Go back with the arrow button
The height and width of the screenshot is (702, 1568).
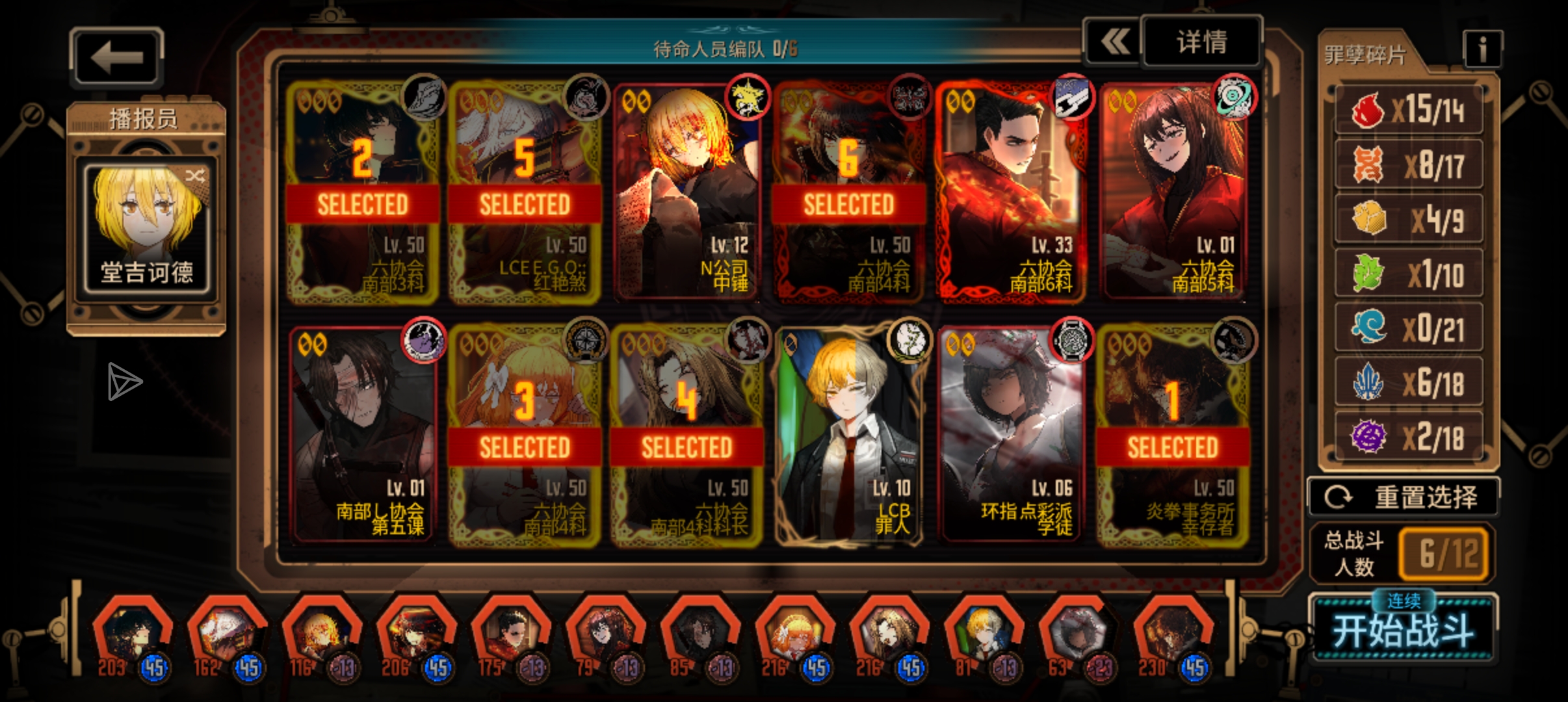point(117,57)
